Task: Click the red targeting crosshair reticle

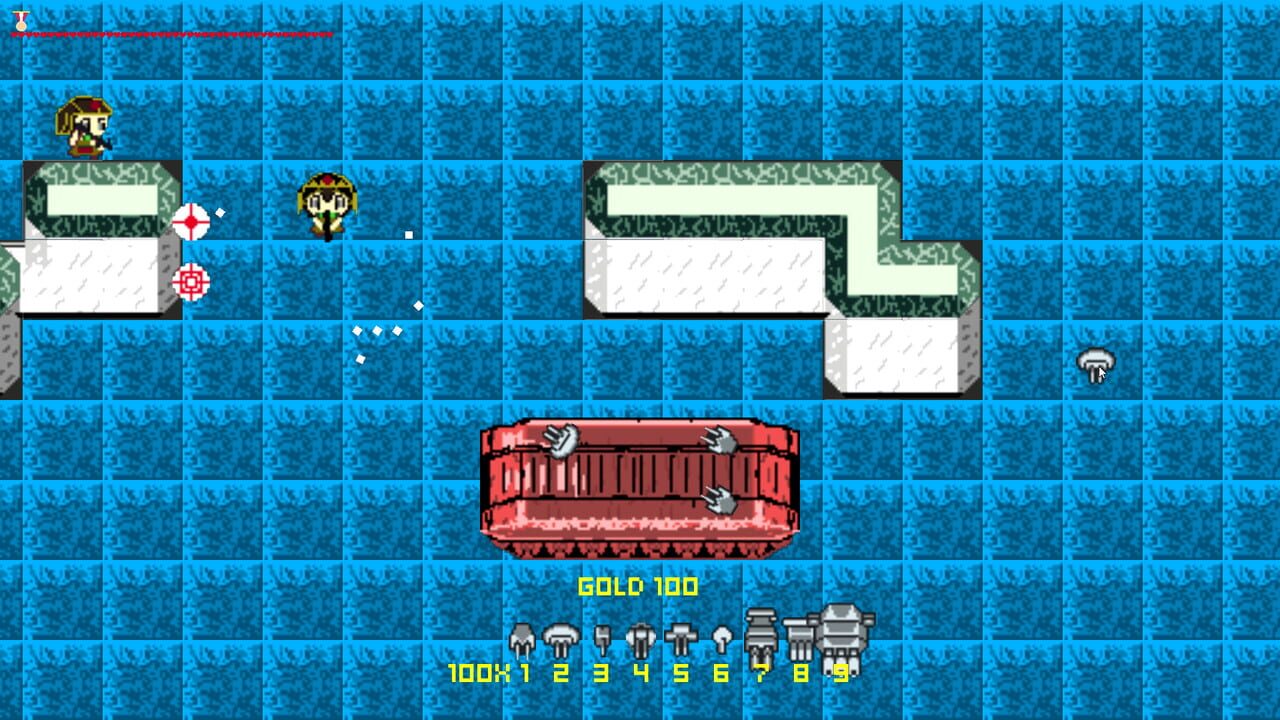Action: pyautogui.click(x=191, y=222)
